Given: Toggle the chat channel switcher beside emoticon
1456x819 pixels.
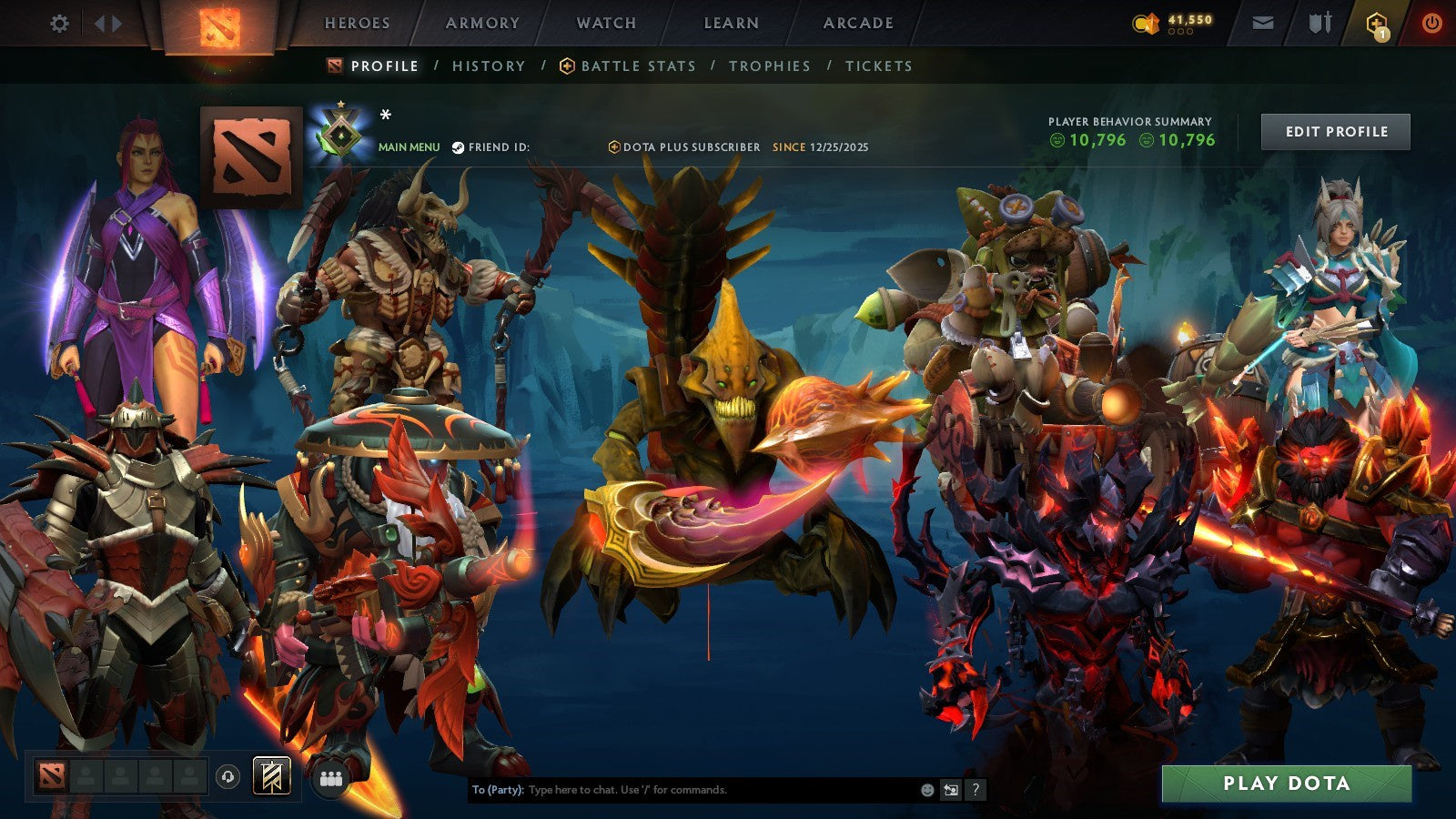Looking at the screenshot, I should point(951,791).
